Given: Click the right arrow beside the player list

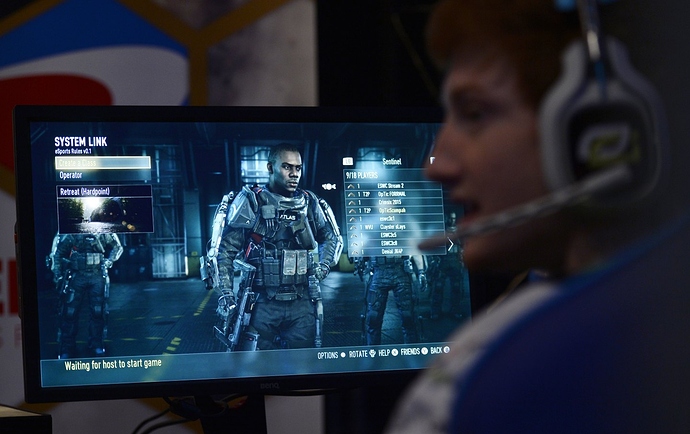Looking at the screenshot, I should (x=451, y=244).
